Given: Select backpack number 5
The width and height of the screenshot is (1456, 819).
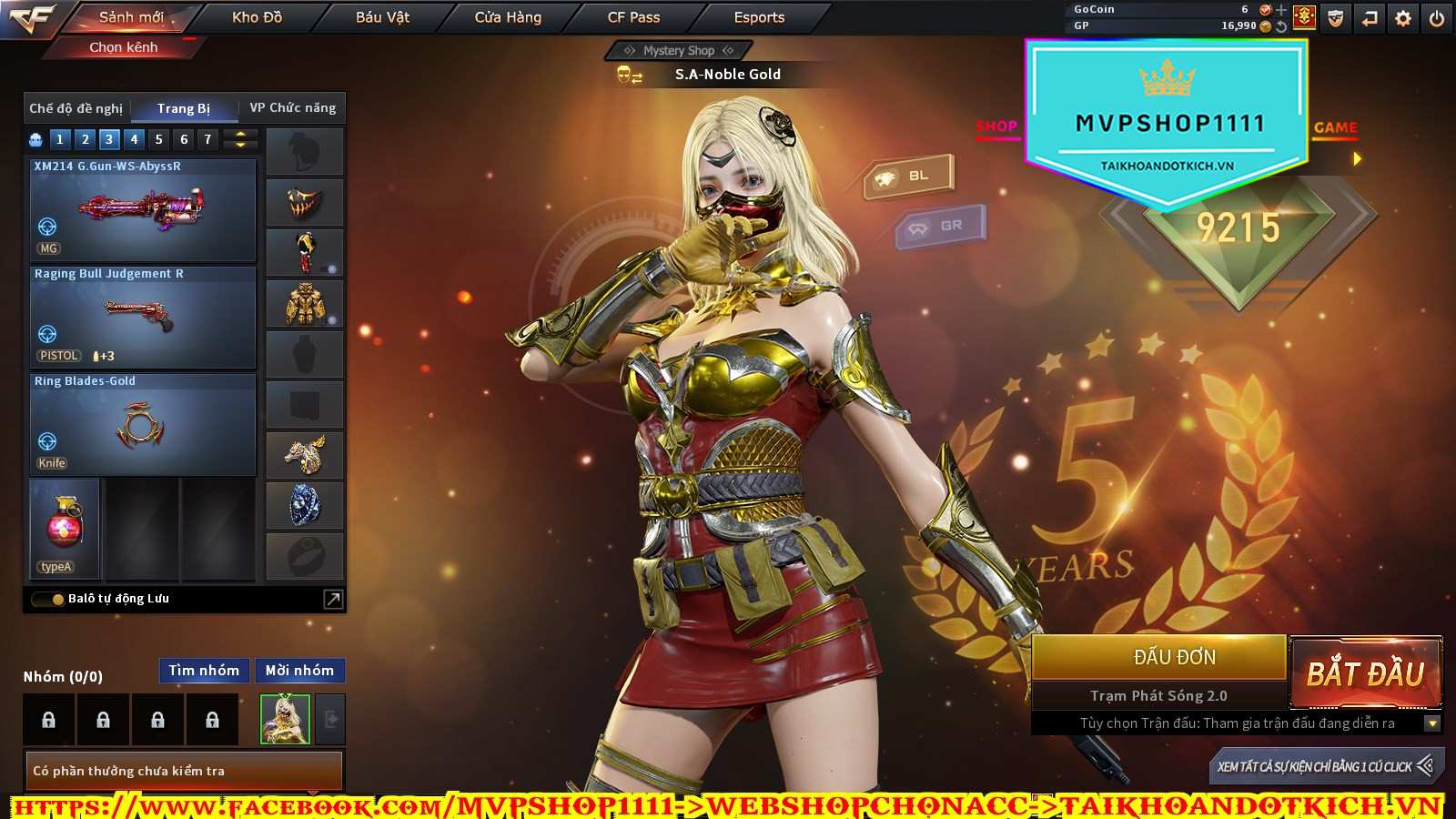Looking at the screenshot, I should pyautogui.click(x=159, y=139).
